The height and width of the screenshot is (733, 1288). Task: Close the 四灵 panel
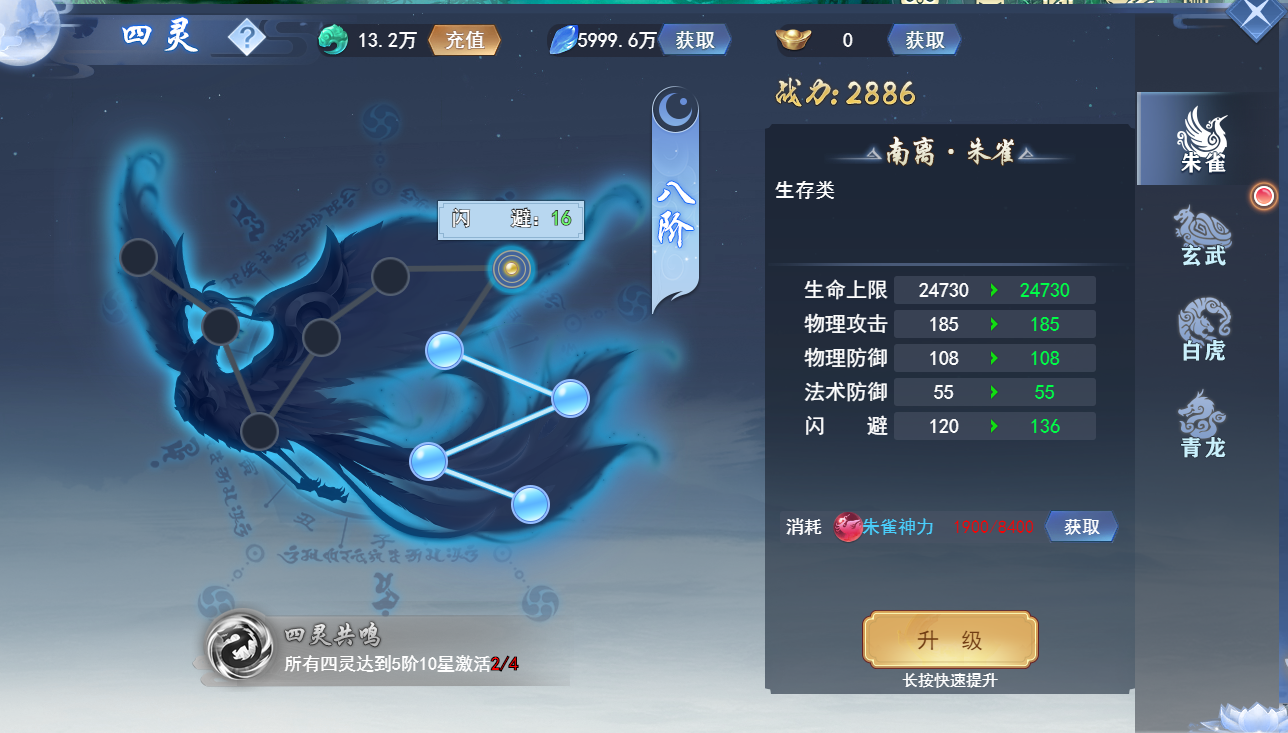click(x=1257, y=18)
